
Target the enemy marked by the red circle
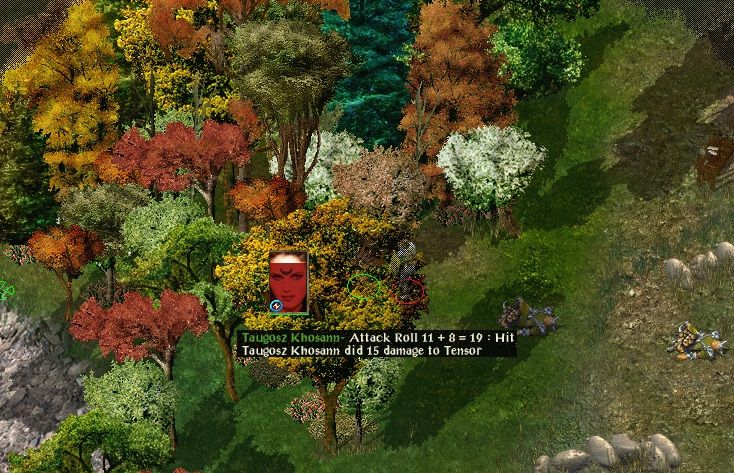point(407,290)
